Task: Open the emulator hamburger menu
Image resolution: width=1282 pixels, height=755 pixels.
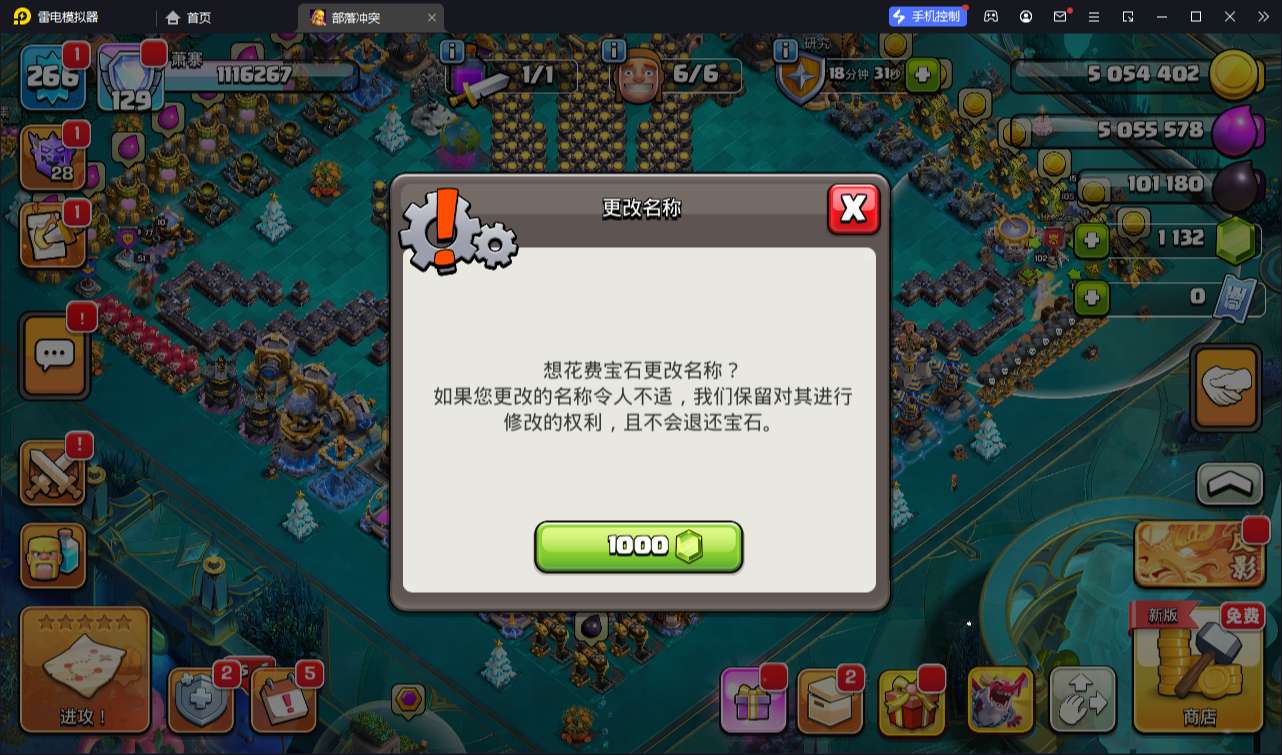Action: [1096, 16]
